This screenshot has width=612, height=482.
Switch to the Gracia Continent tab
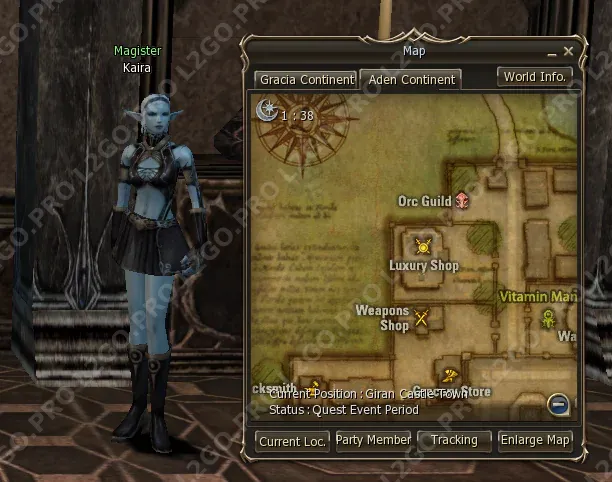(306, 78)
